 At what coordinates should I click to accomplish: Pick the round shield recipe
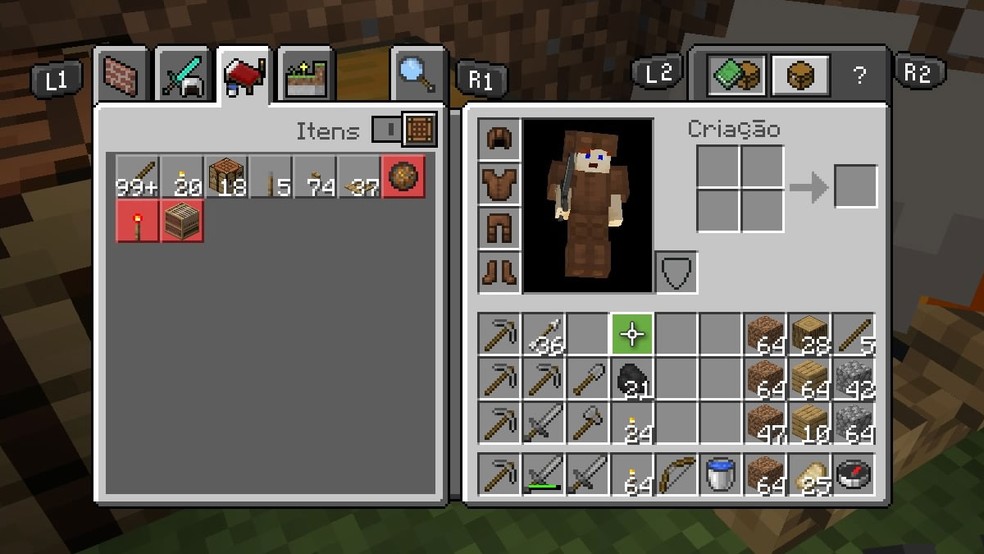404,177
